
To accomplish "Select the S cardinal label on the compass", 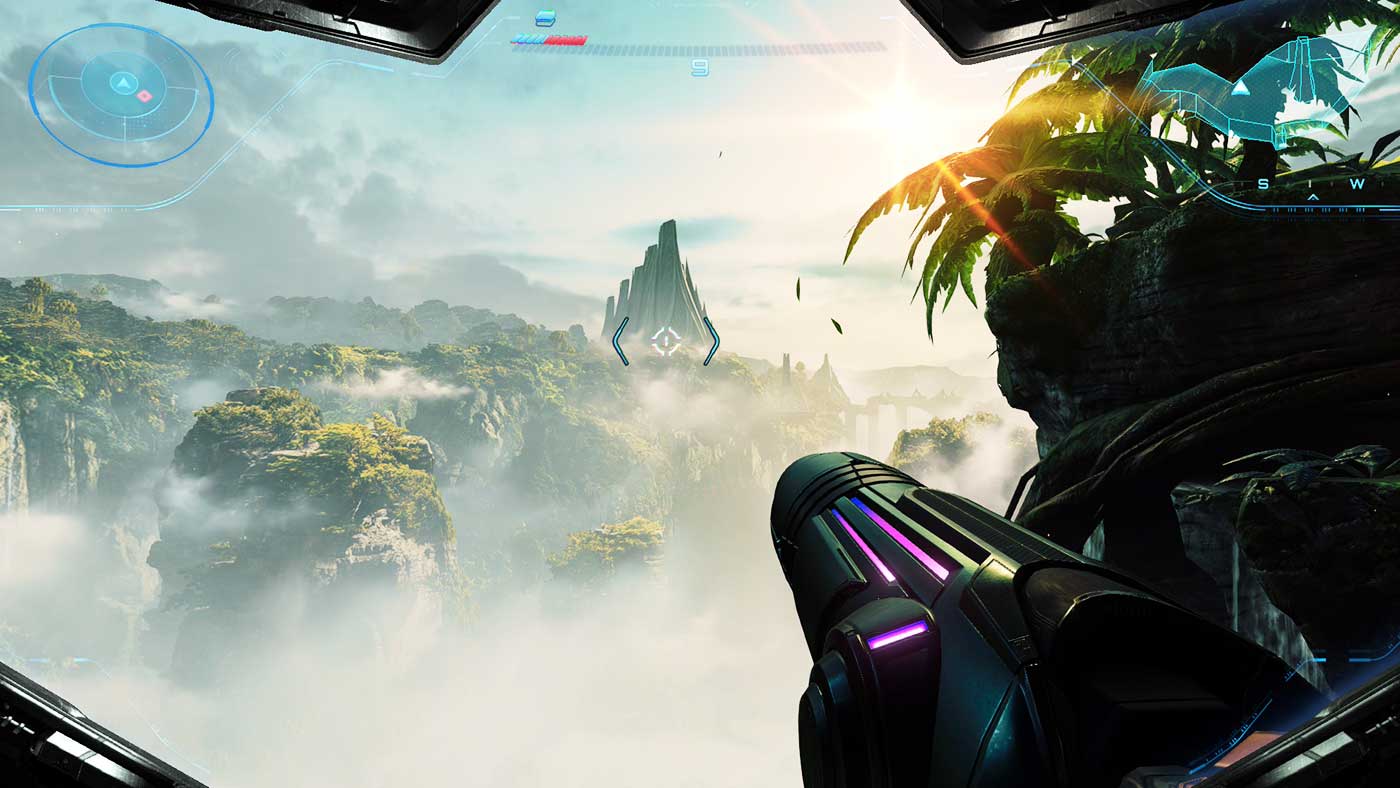I will tap(1262, 183).
